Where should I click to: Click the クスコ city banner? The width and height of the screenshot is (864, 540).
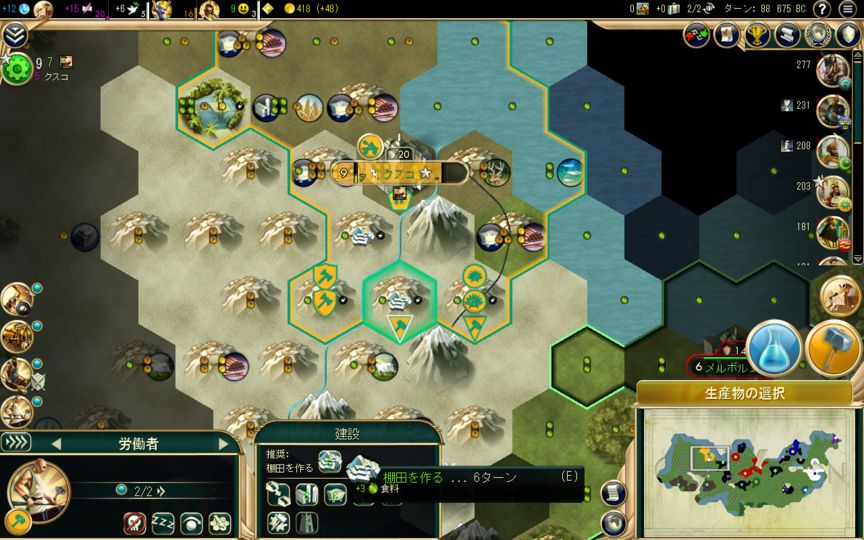(399, 173)
